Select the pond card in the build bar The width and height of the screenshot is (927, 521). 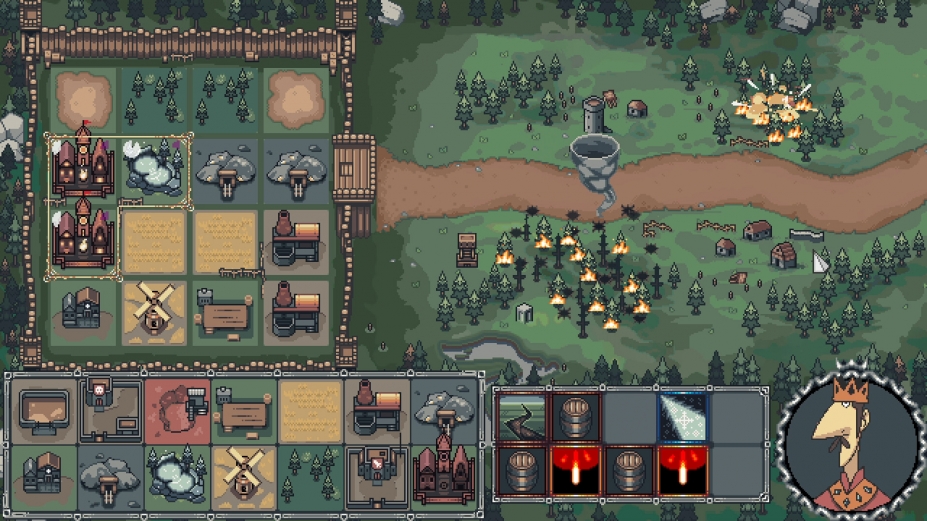[x=177, y=472]
